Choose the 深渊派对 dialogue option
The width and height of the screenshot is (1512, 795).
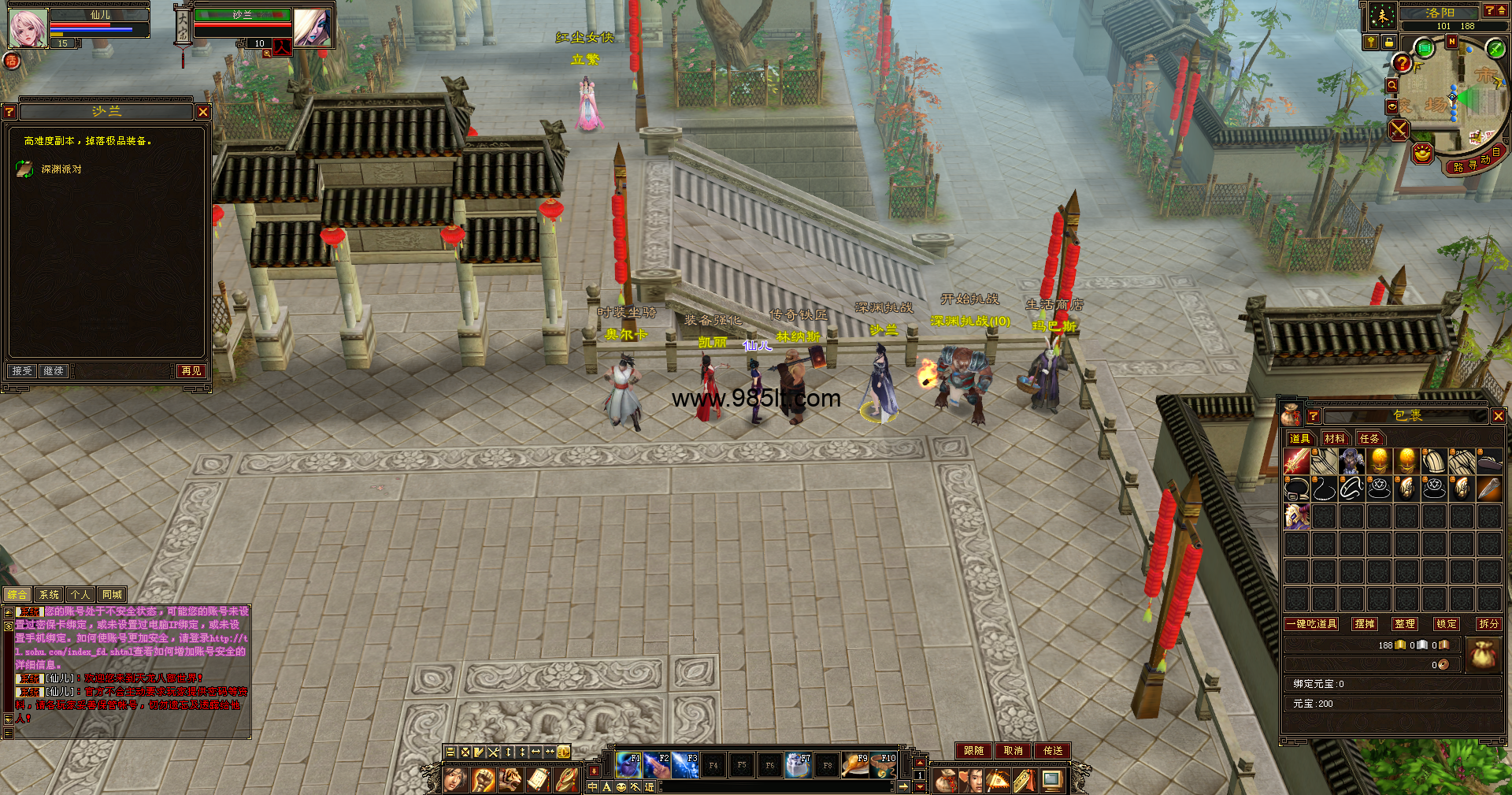61,169
